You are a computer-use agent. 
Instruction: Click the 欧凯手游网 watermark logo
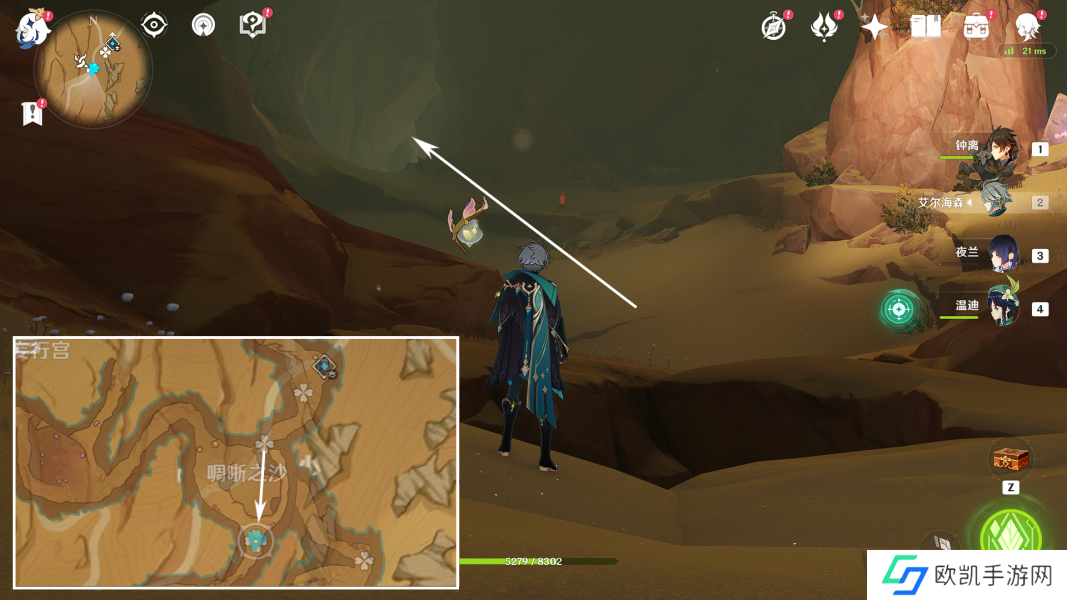point(965,575)
